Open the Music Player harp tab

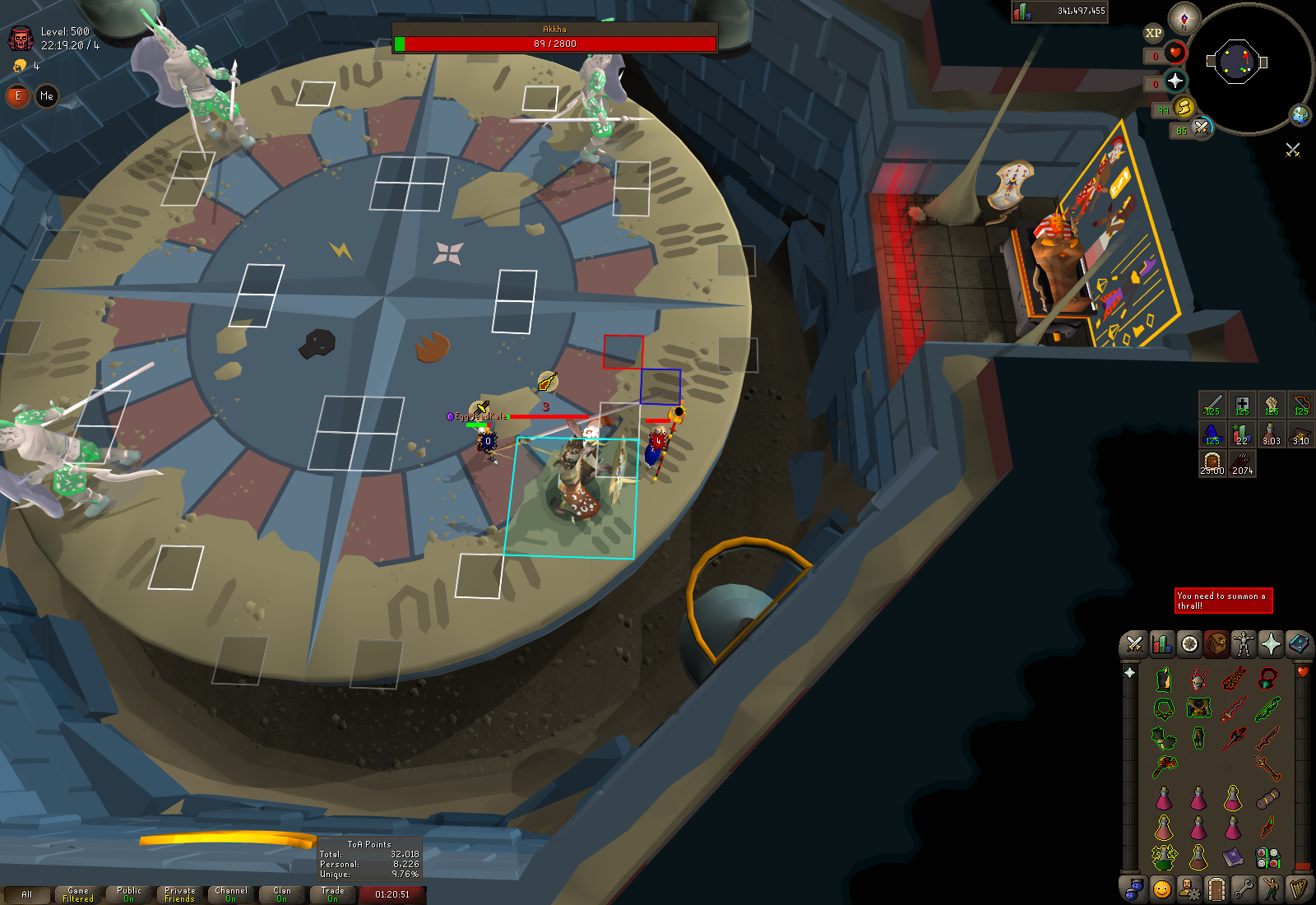pos(1298,889)
